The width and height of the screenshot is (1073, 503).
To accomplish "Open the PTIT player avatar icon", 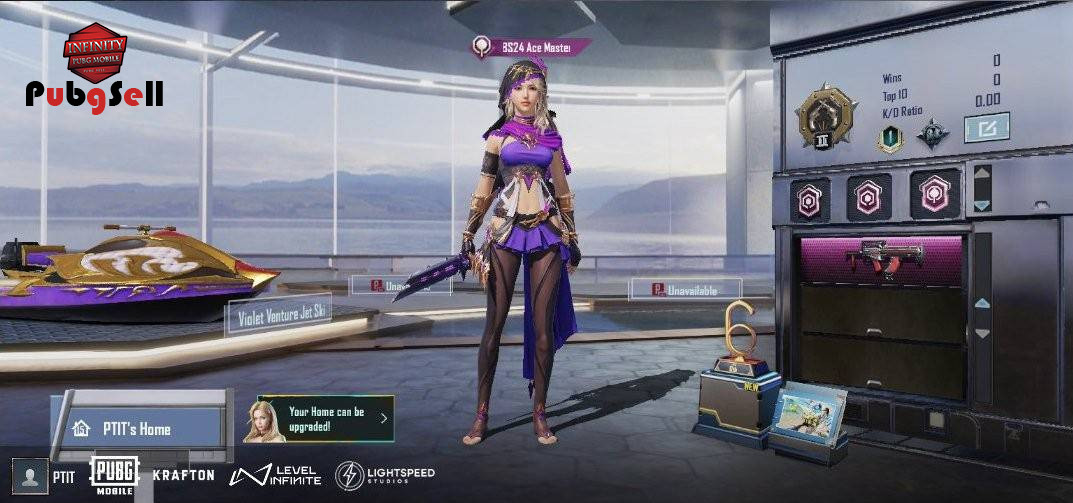I will coord(32,474).
